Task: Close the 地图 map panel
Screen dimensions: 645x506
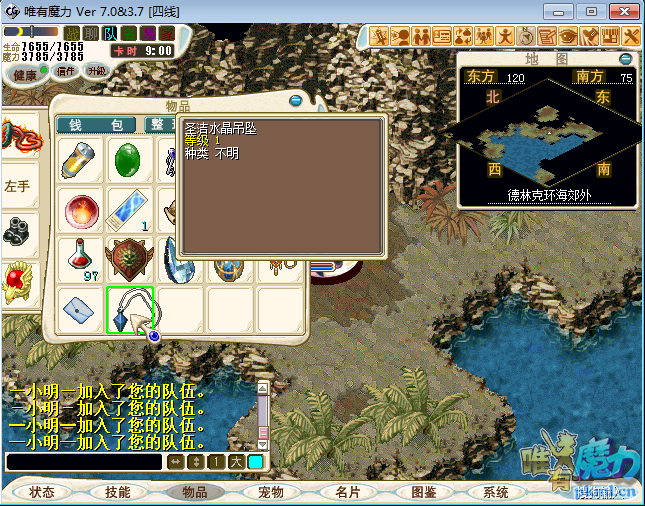Action: pos(626,59)
